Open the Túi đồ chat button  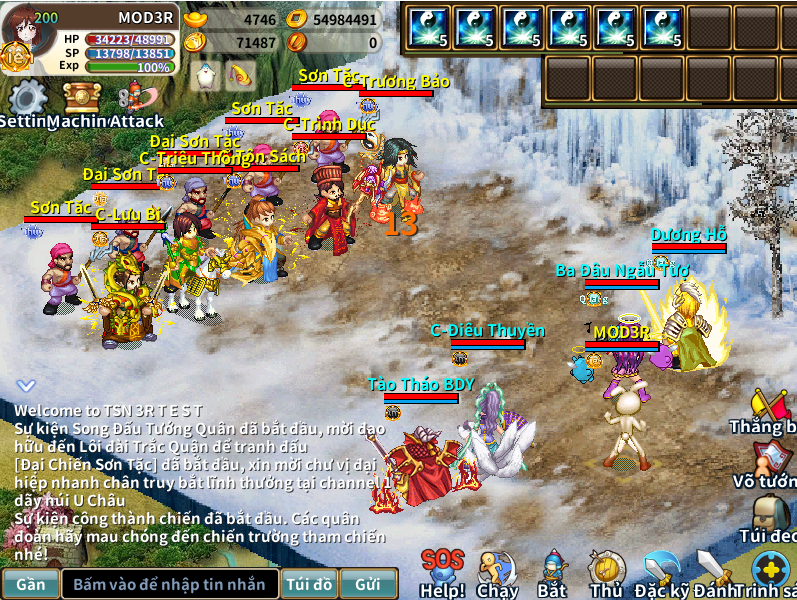pyautogui.click(x=309, y=584)
